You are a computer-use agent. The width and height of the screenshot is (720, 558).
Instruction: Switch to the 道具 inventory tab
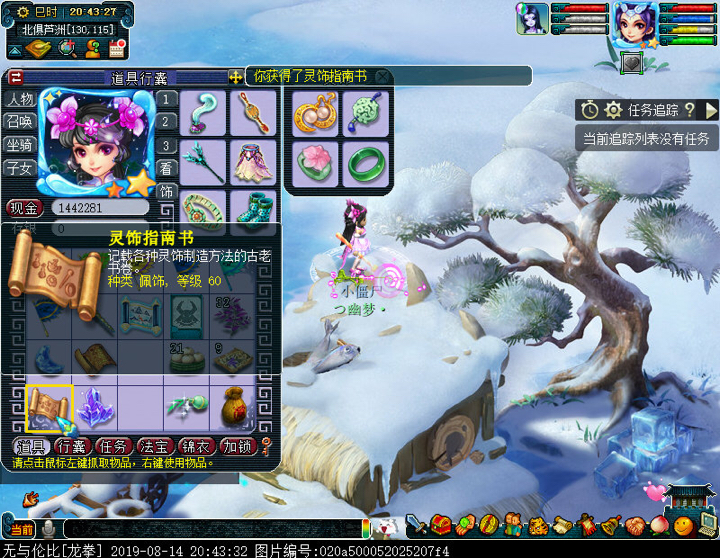pos(31,446)
